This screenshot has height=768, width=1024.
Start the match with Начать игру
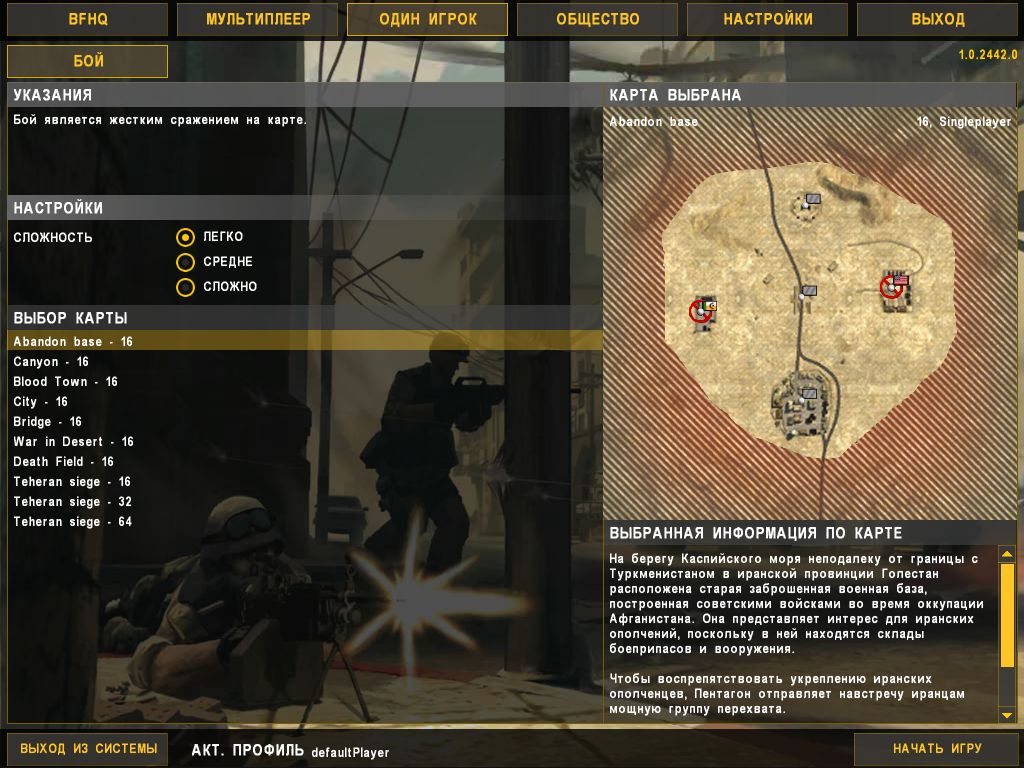[x=937, y=748]
